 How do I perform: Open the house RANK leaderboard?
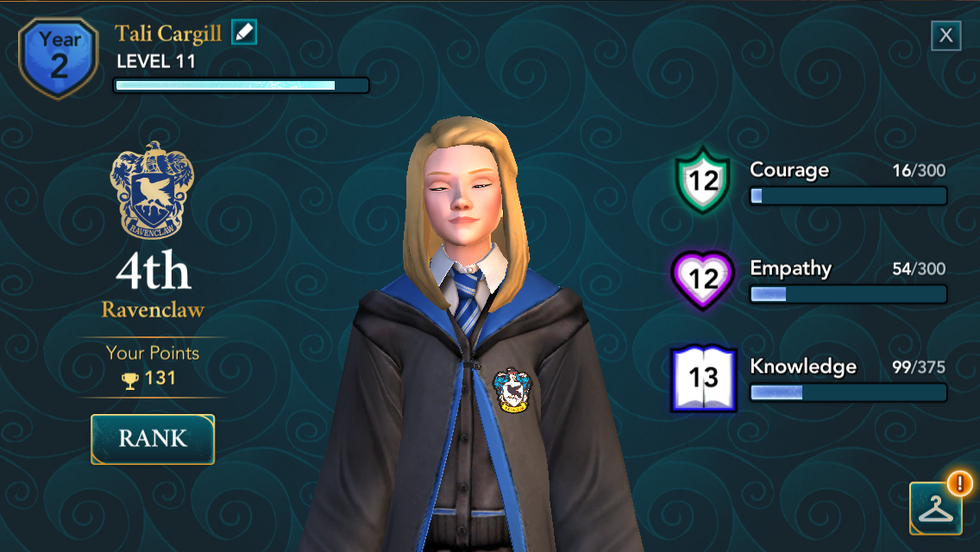[153, 438]
